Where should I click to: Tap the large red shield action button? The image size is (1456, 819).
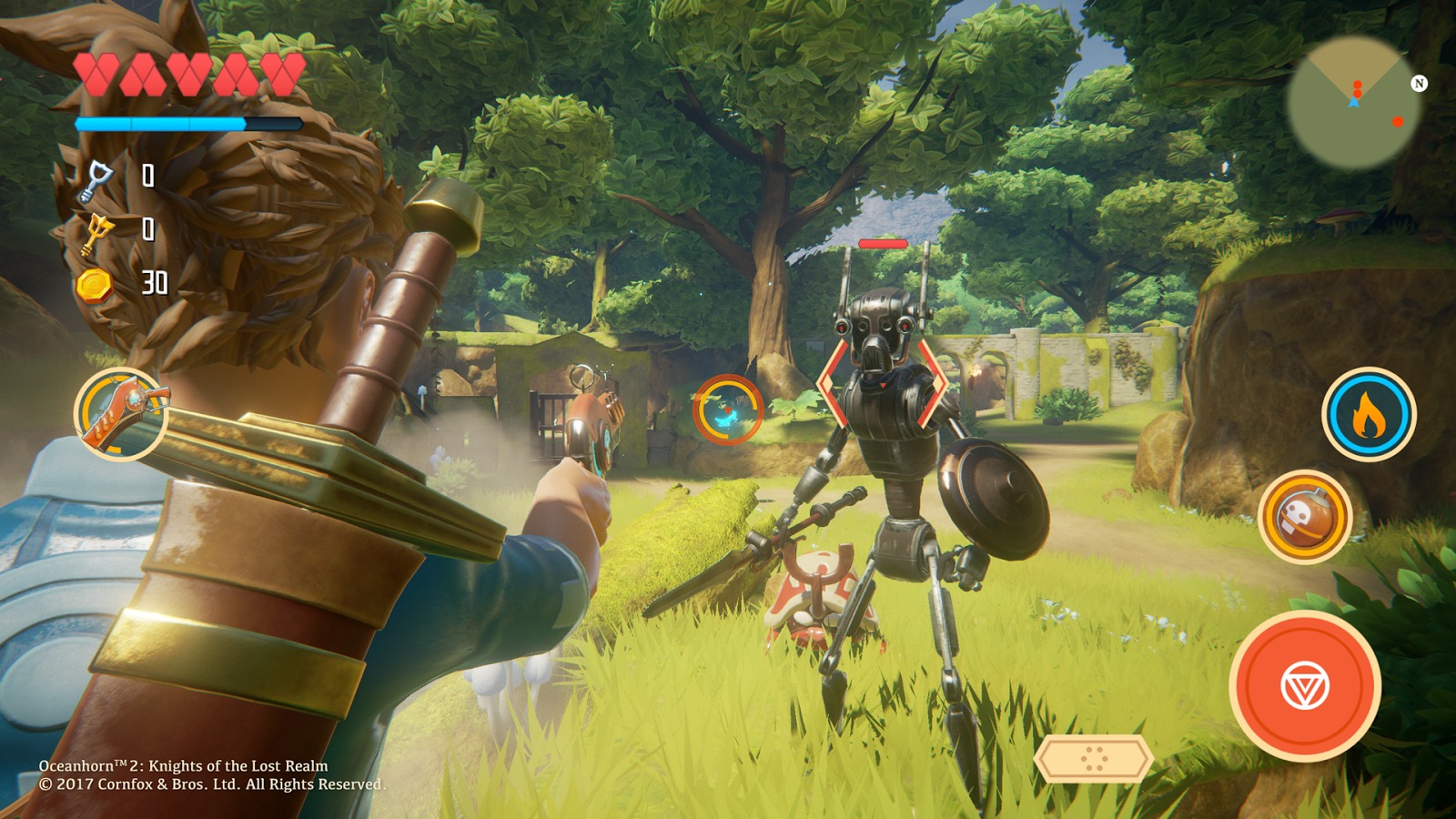pos(1305,686)
